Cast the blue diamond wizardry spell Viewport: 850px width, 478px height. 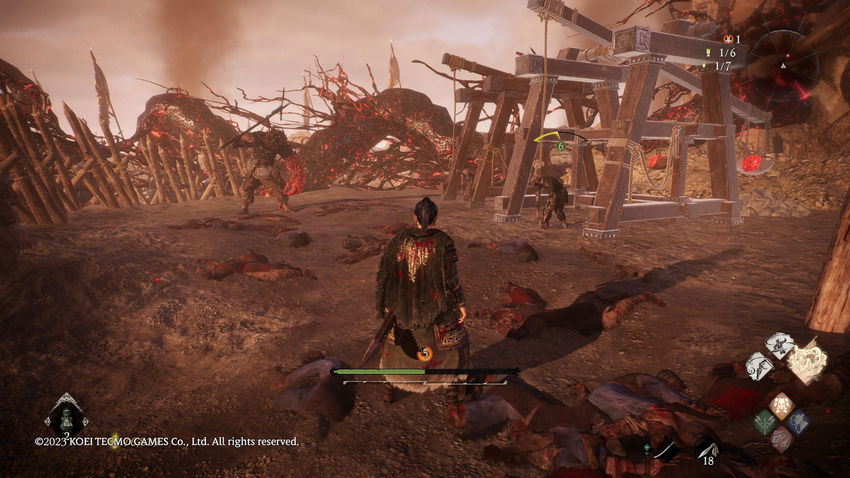point(797,422)
